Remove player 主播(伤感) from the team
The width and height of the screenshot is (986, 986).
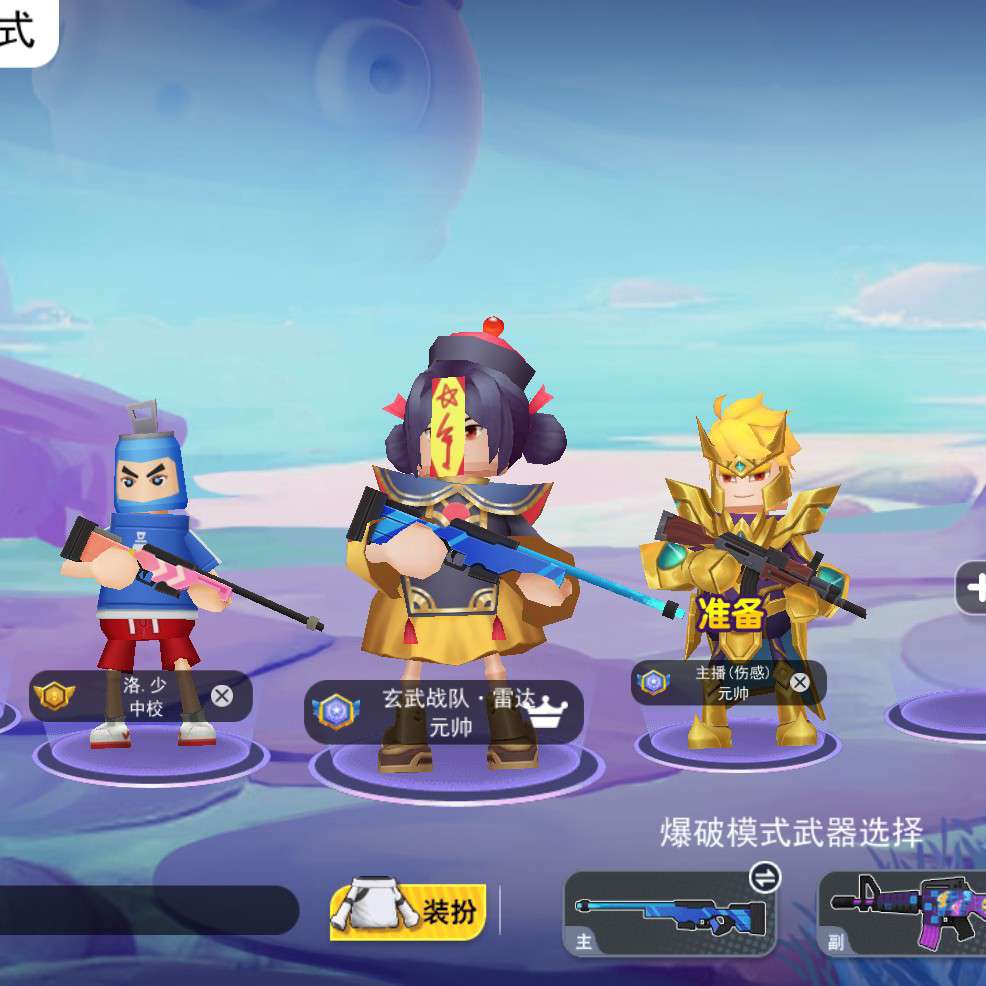click(800, 682)
